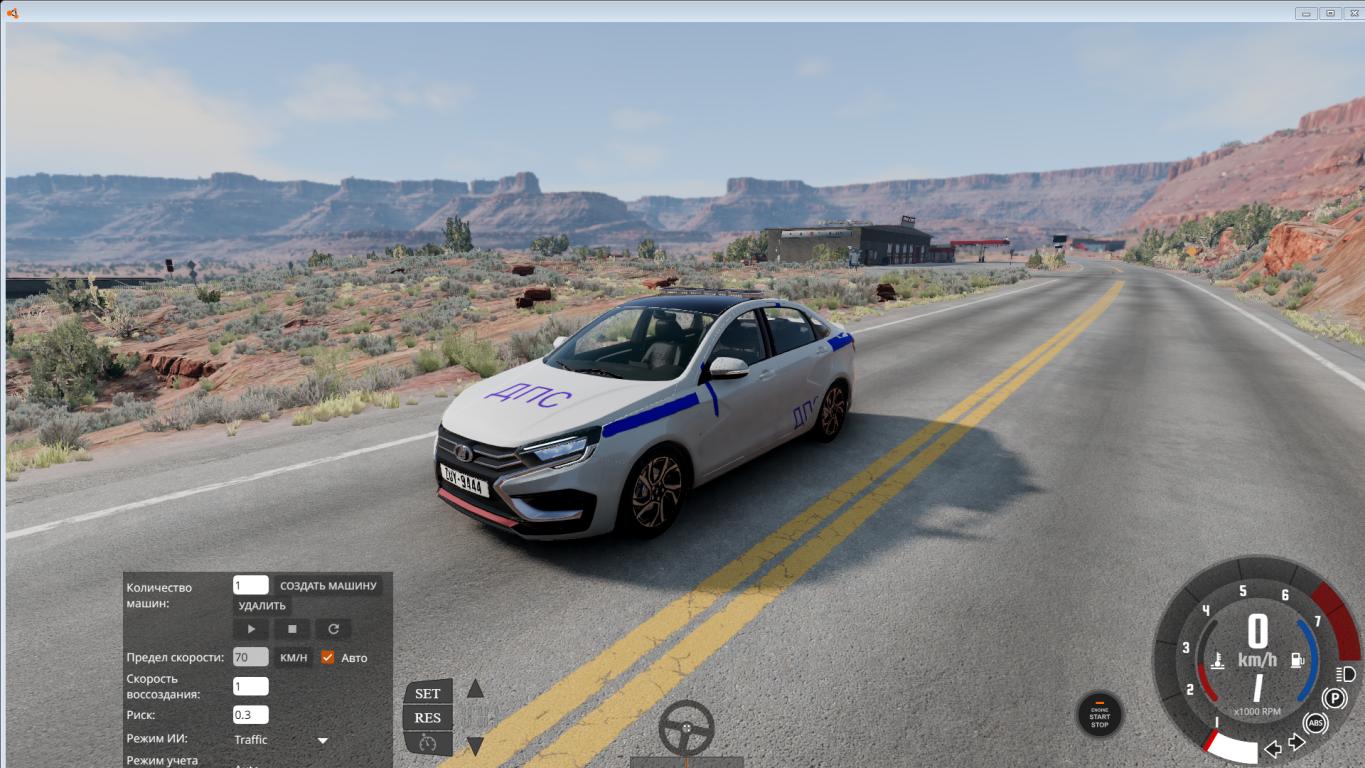This screenshot has height=768, width=1365.
Task: Toggle the cruise control speedometer icon button
Action: click(x=428, y=742)
